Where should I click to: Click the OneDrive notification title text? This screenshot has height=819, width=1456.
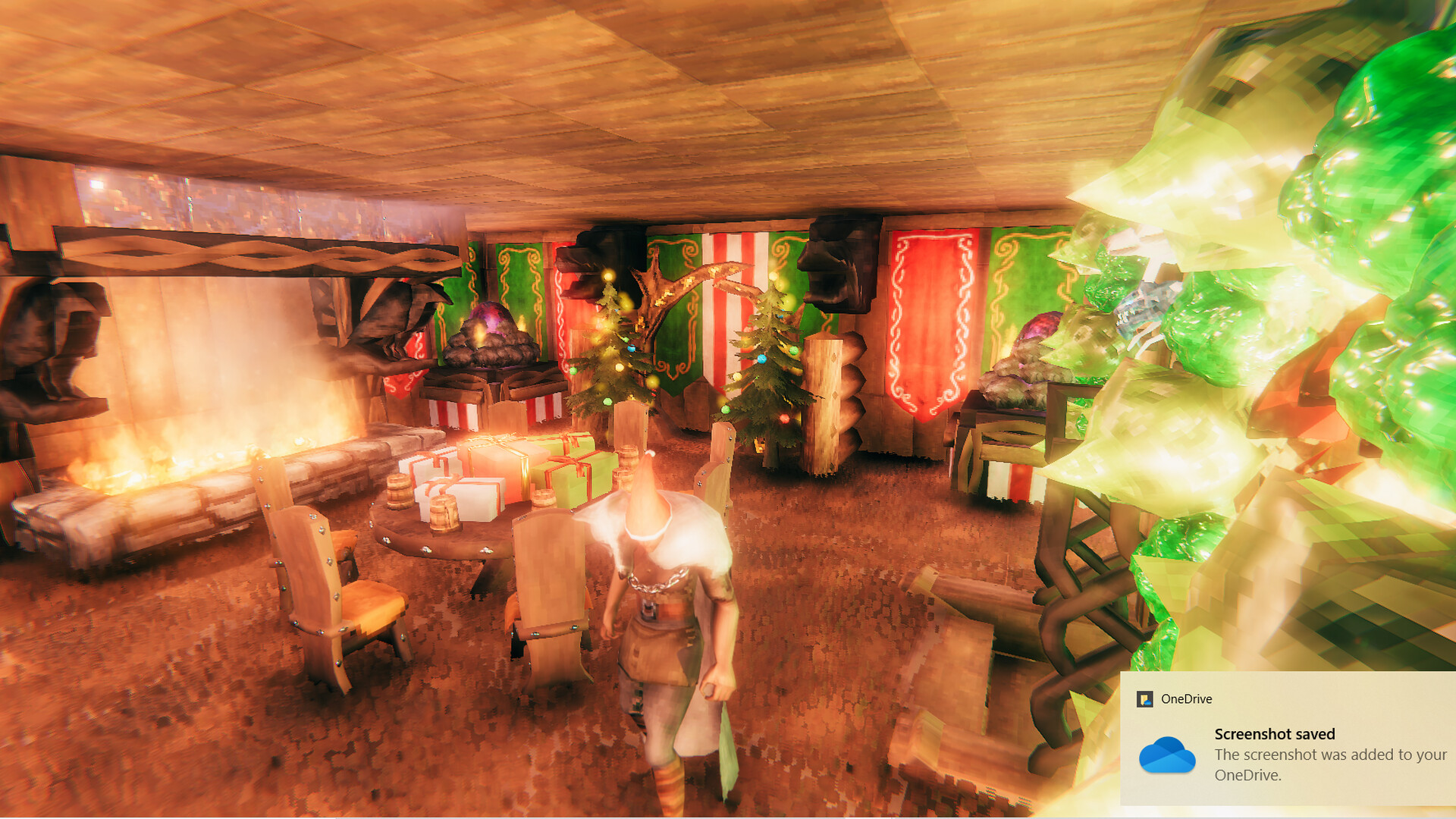click(x=1275, y=733)
